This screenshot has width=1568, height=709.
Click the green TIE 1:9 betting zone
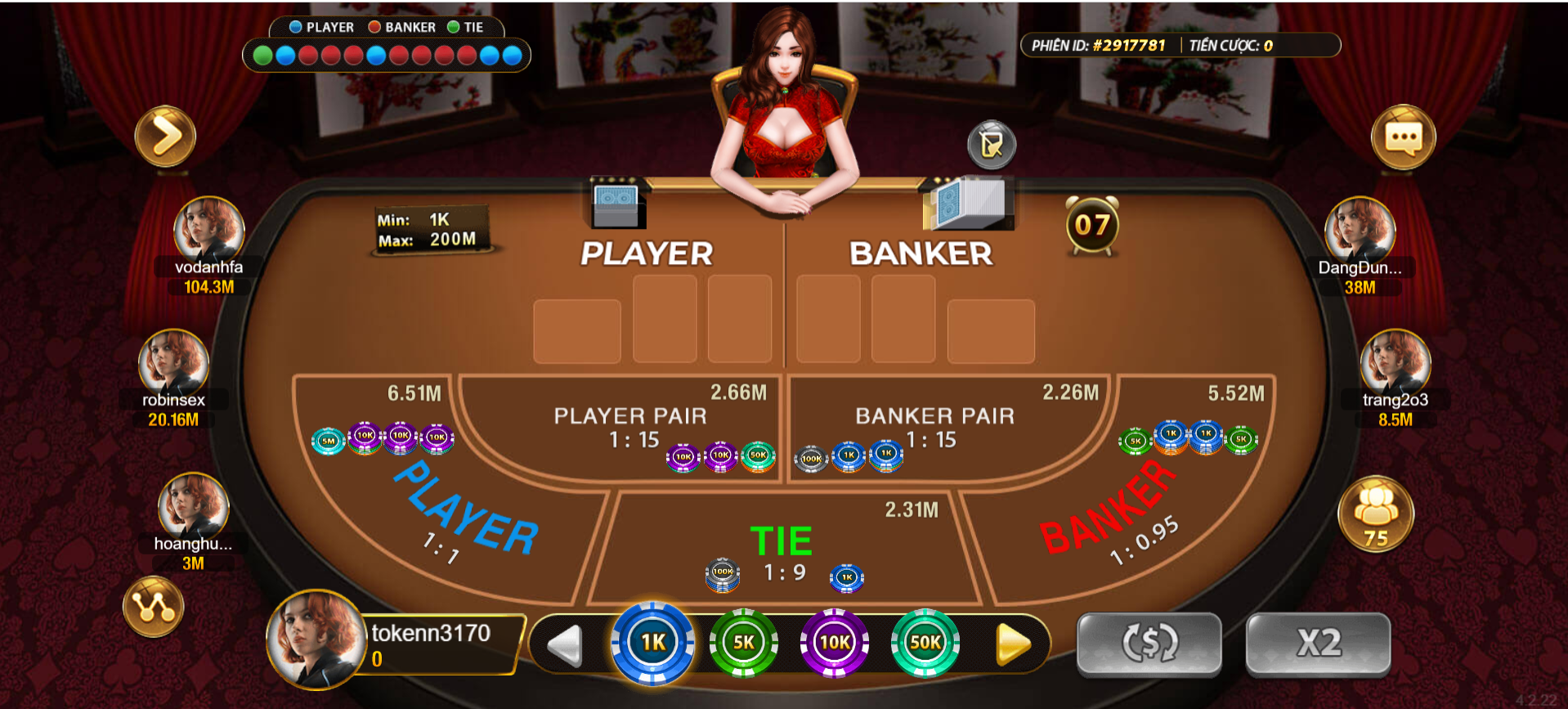(x=783, y=540)
